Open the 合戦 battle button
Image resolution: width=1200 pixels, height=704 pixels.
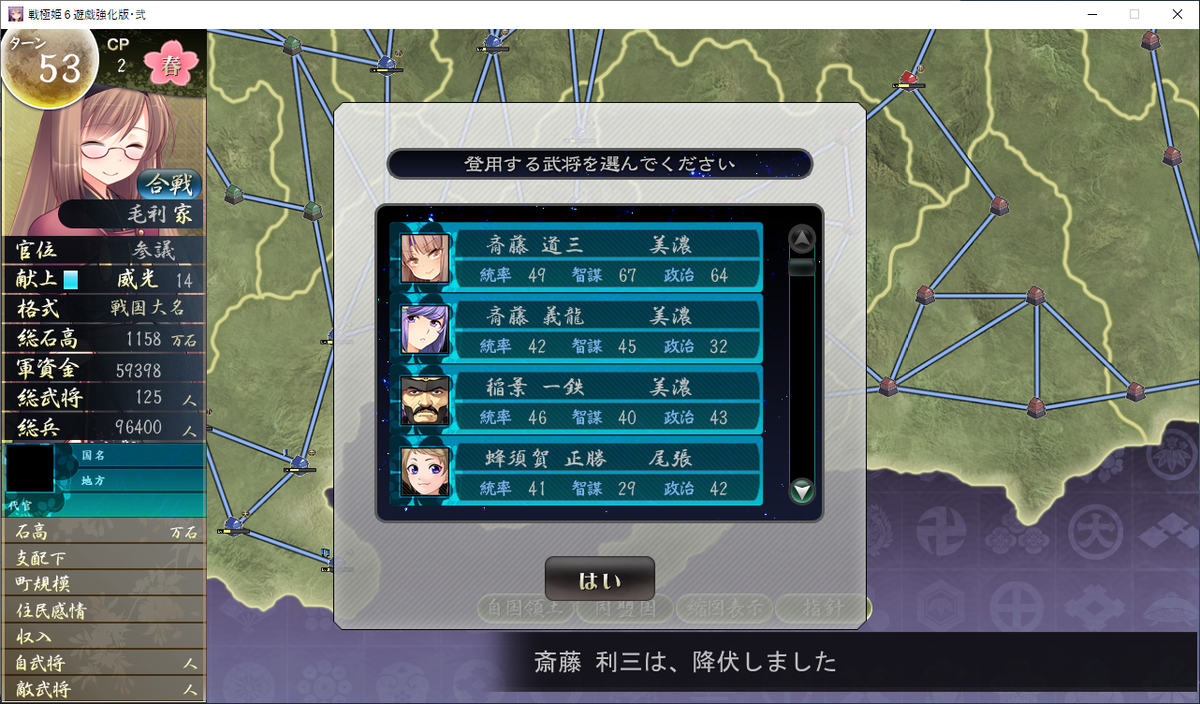pos(169,185)
